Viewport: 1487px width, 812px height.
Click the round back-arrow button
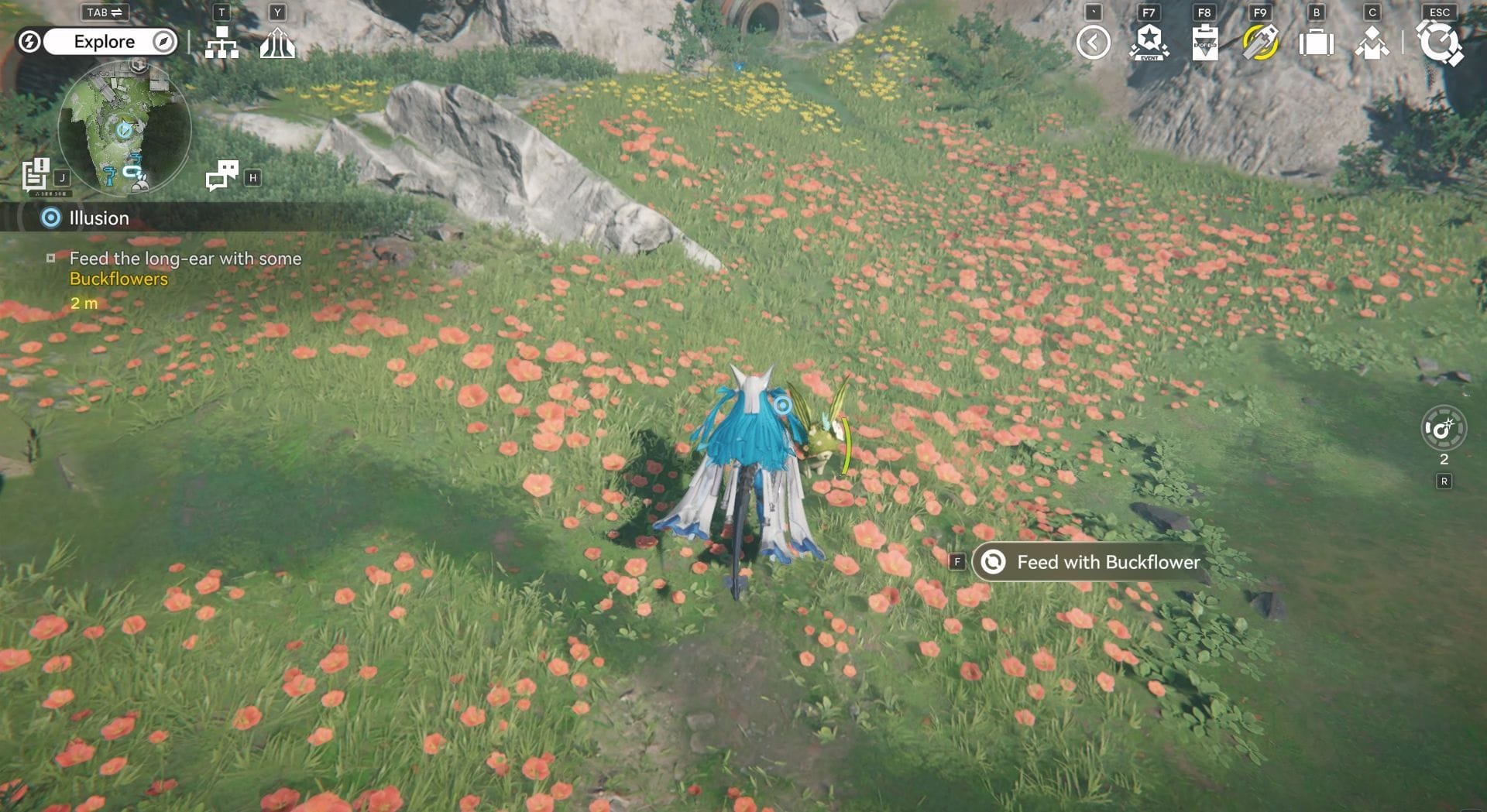pos(1093,43)
